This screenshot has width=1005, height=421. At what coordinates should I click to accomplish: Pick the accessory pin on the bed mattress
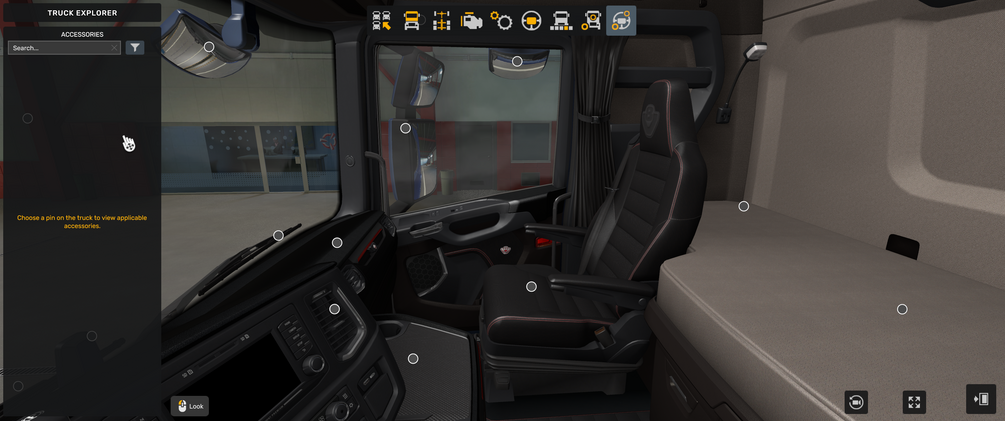click(x=902, y=310)
